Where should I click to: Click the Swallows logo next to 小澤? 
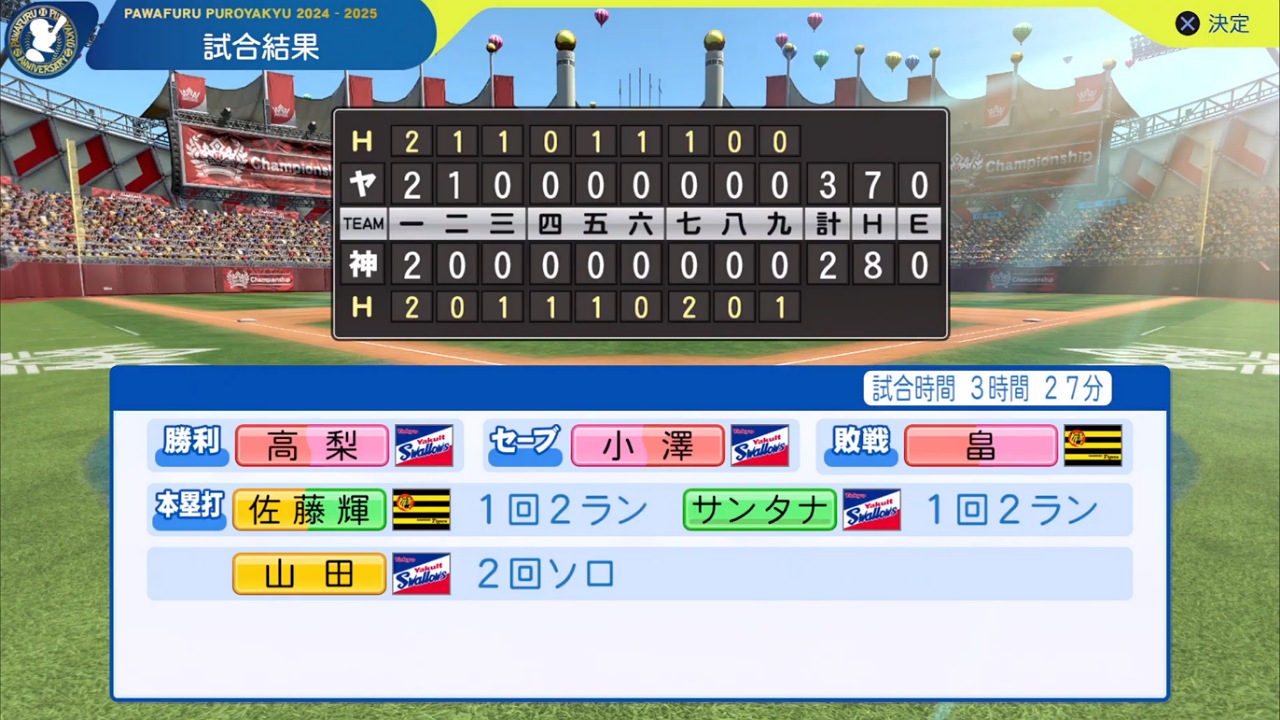tap(760, 445)
